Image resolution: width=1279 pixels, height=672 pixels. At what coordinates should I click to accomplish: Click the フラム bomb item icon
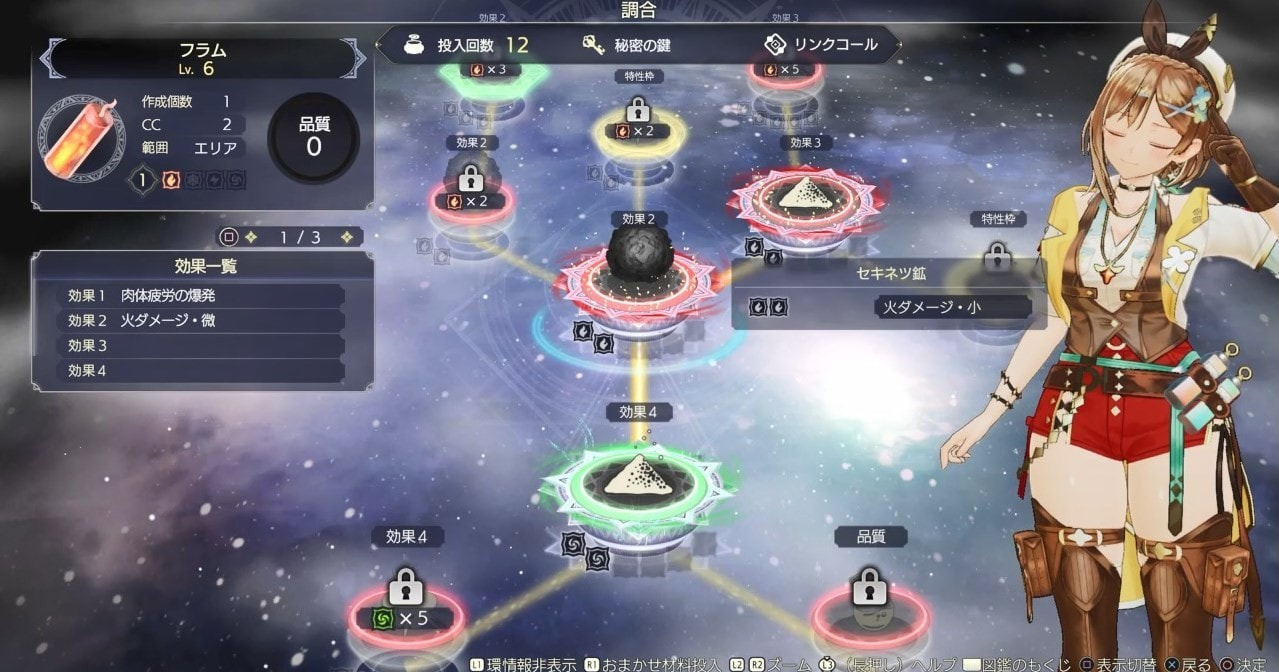click(80, 137)
